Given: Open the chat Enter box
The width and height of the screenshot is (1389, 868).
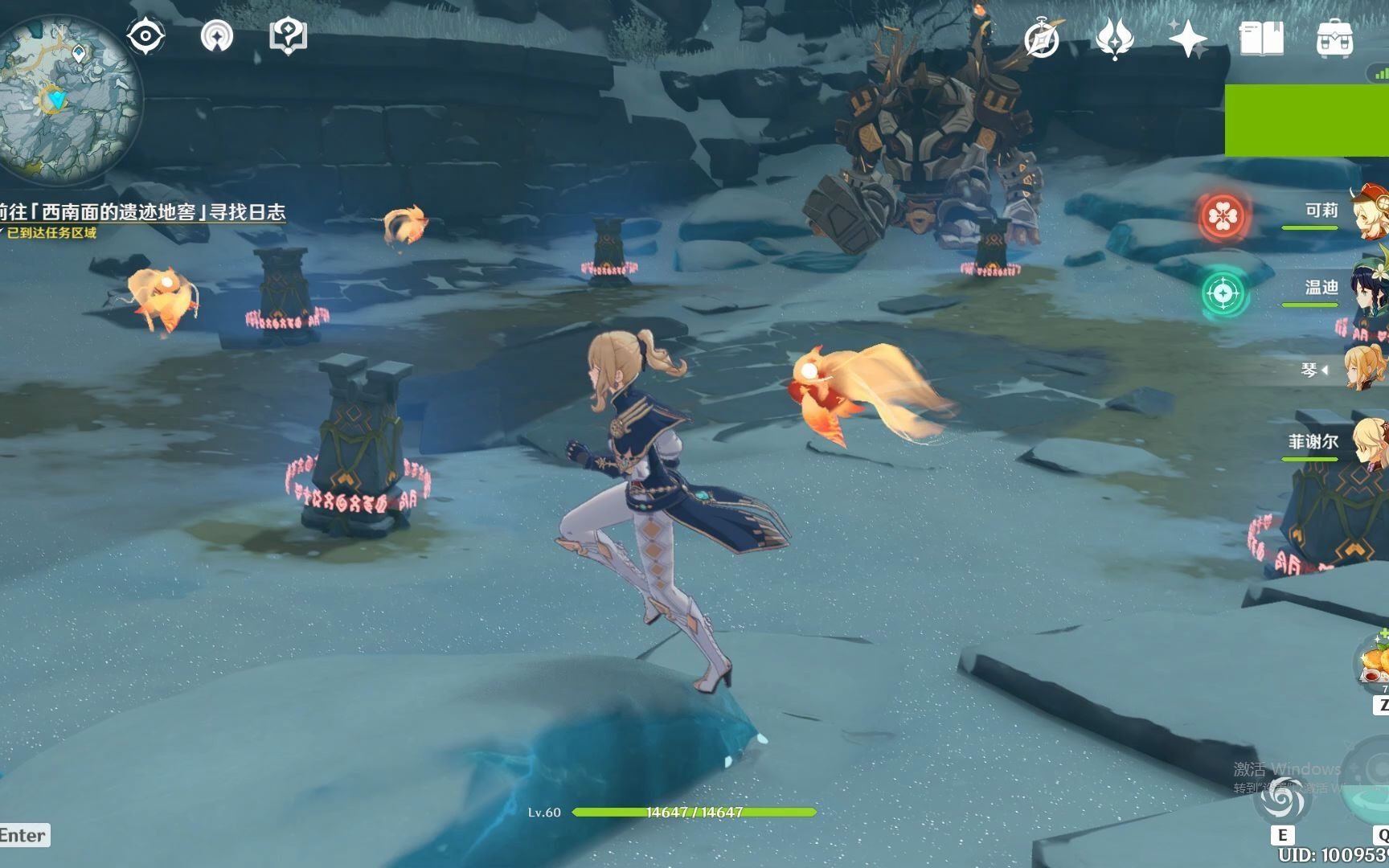Looking at the screenshot, I should 23,835.
